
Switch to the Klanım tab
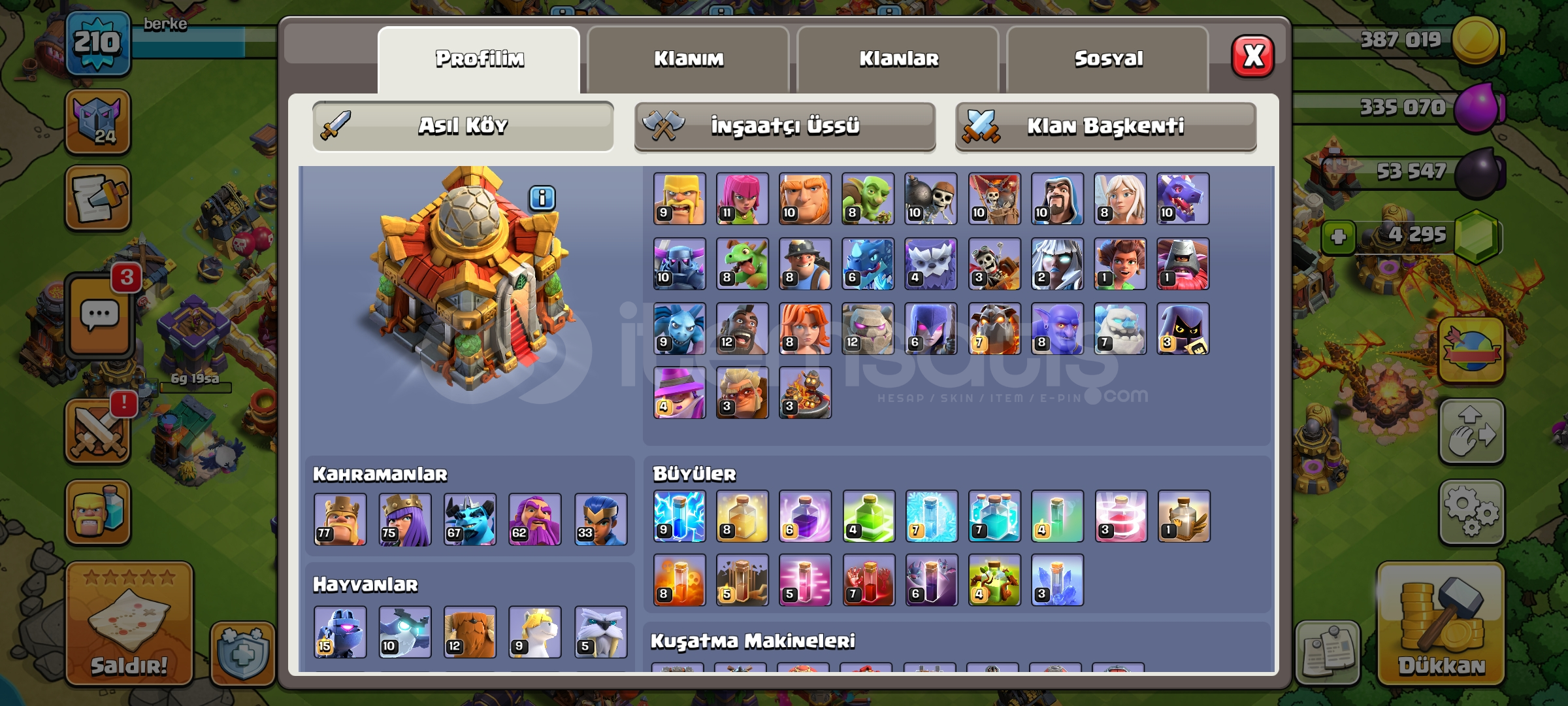689,59
